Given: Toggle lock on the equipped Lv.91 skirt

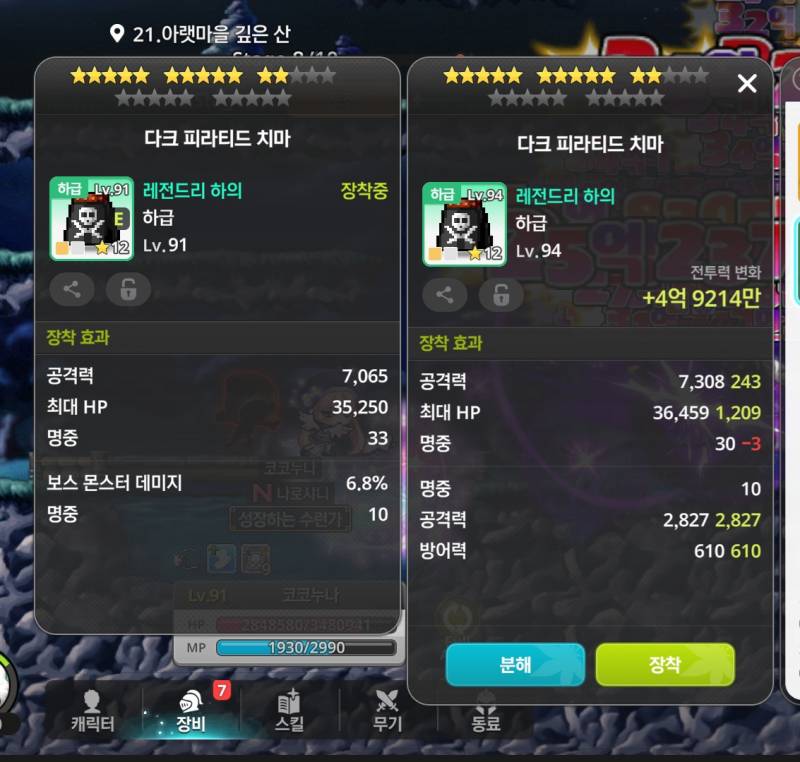Looking at the screenshot, I should (128, 289).
